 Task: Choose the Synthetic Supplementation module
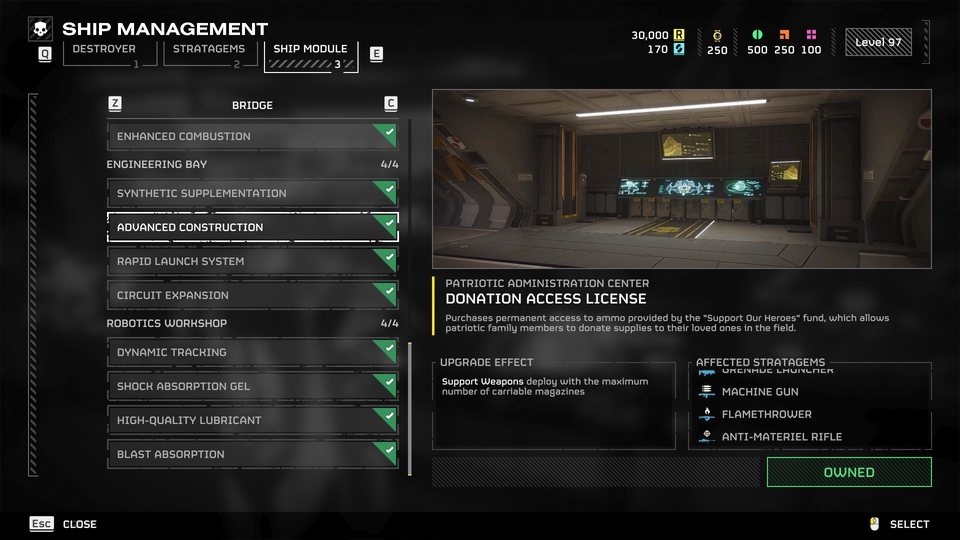[x=252, y=193]
